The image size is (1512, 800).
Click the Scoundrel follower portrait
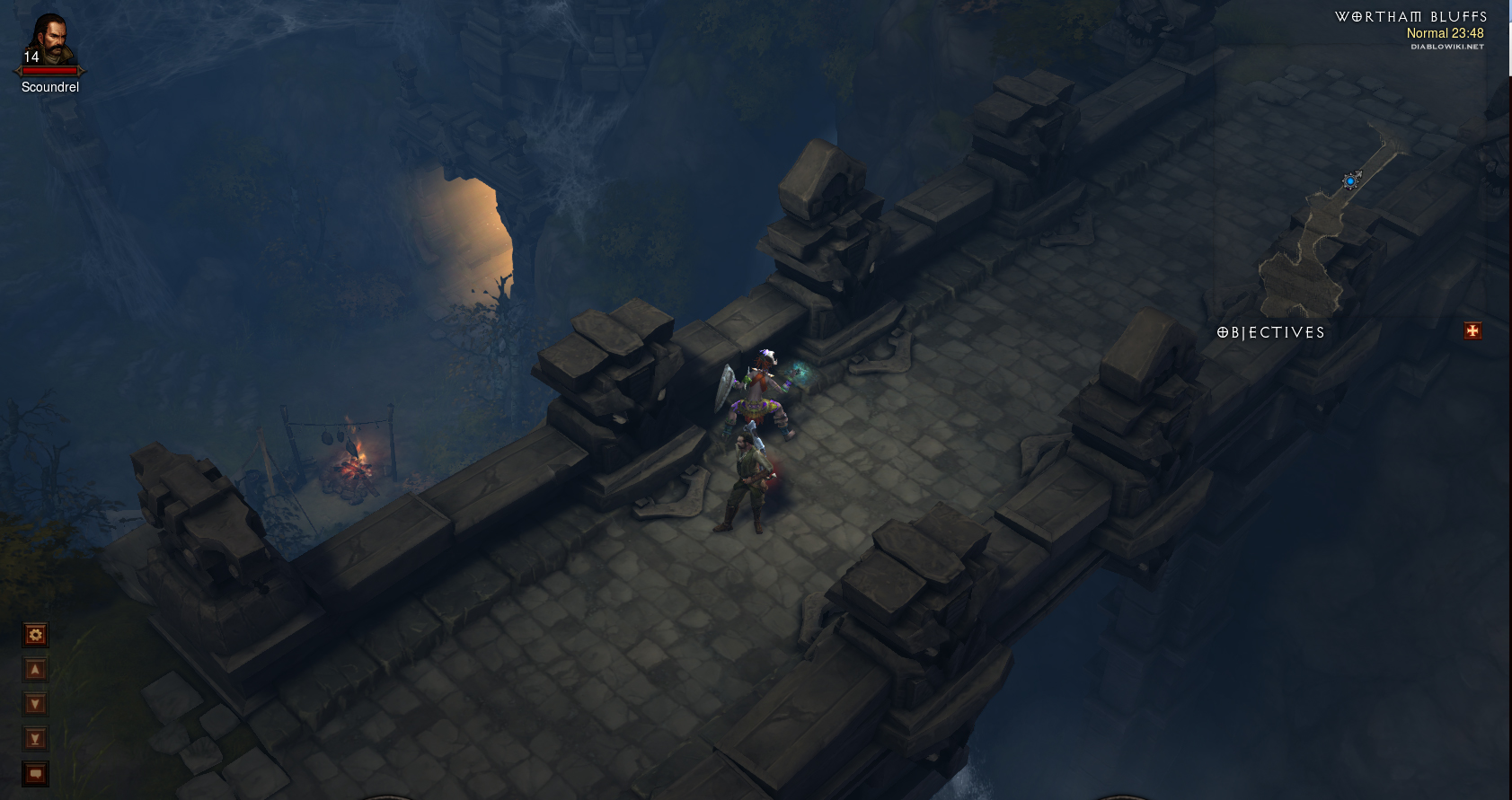49,43
